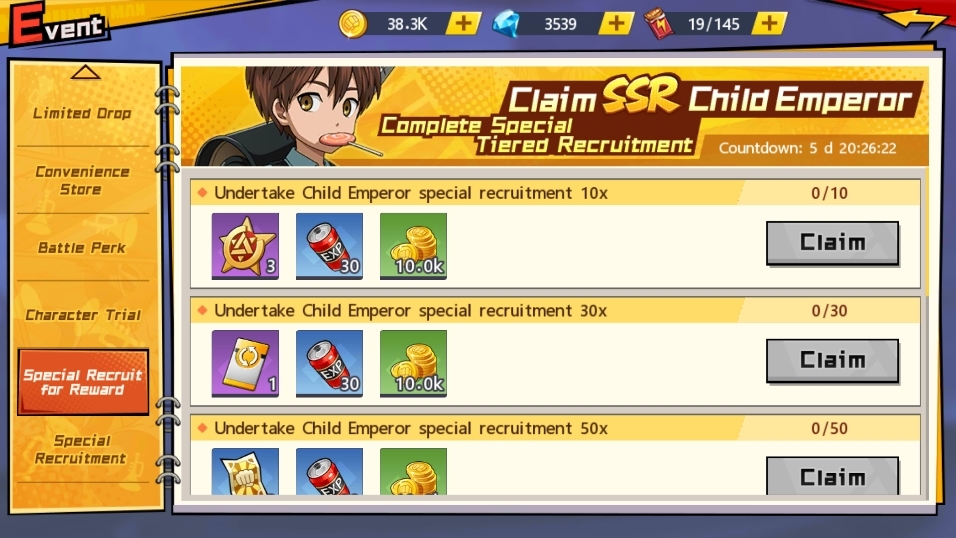Refill stamina using its plus button
956x538 pixels.
(769, 24)
